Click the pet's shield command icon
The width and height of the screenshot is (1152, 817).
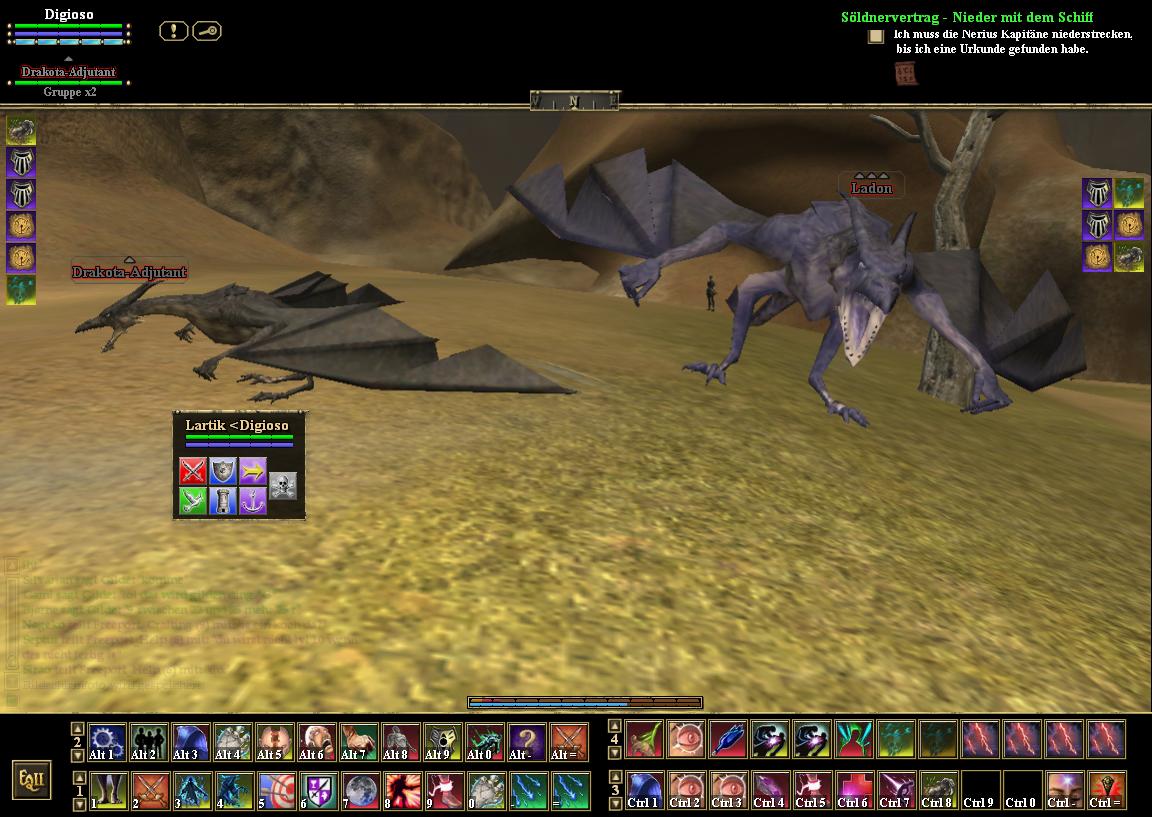click(x=222, y=470)
